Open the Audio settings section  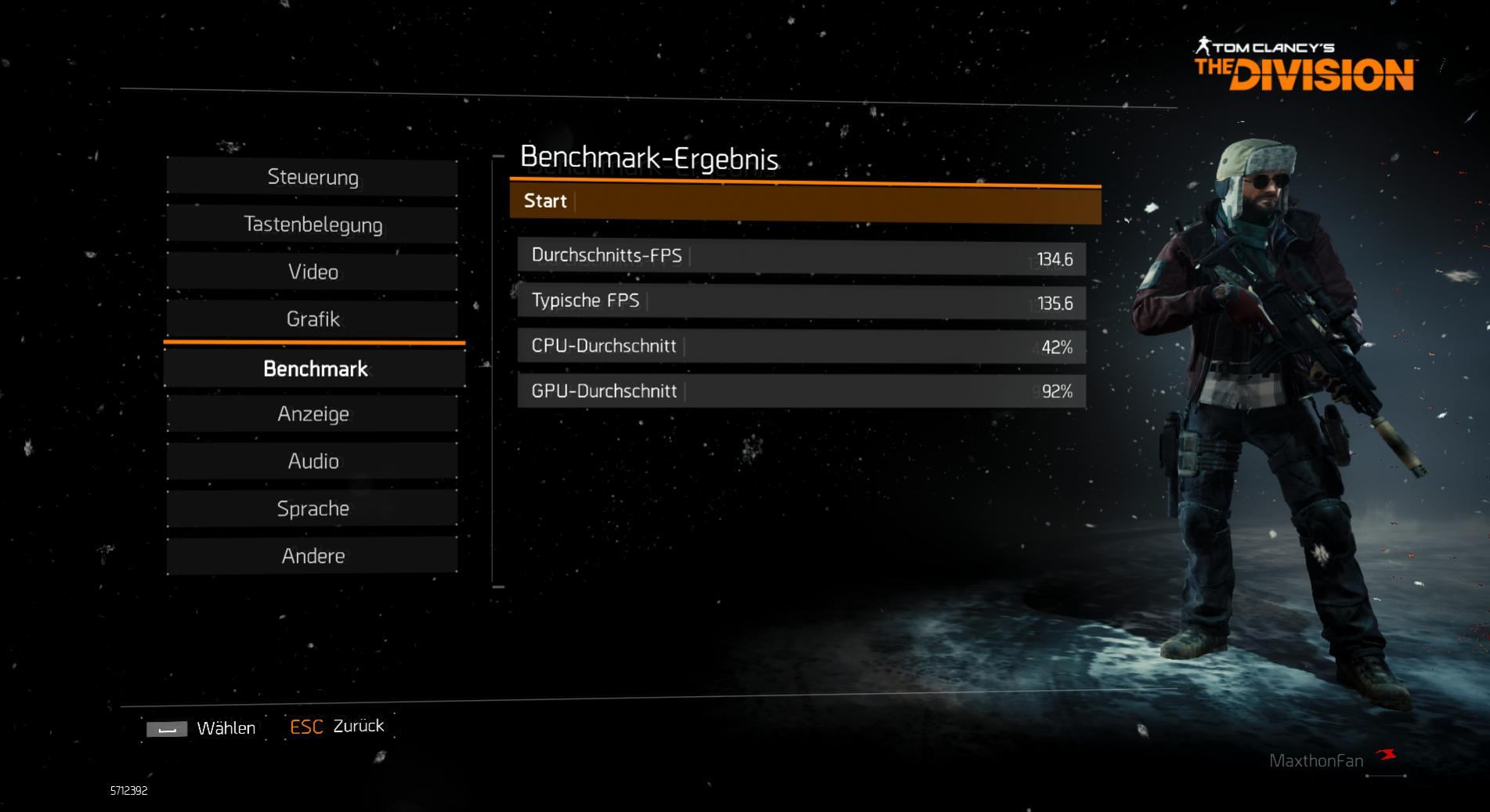coord(313,461)
